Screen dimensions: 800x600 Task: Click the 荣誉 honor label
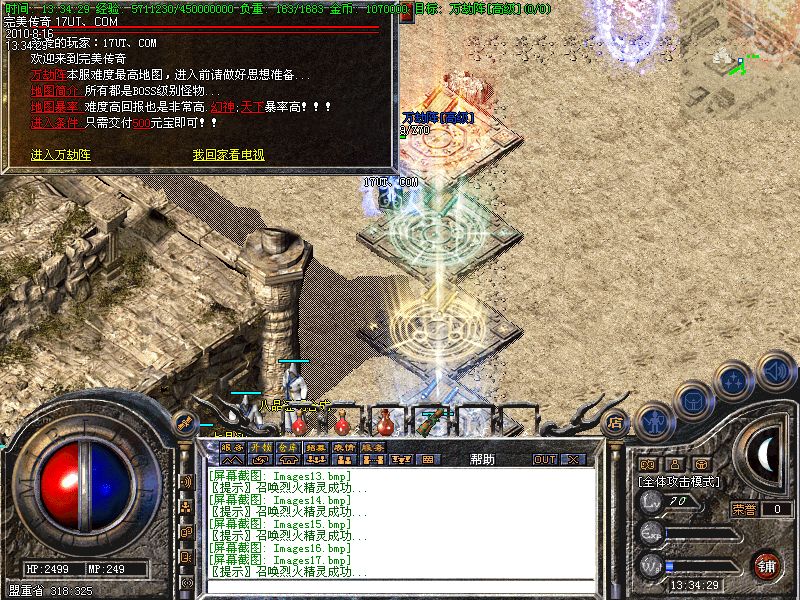click(x=743, y=509)
